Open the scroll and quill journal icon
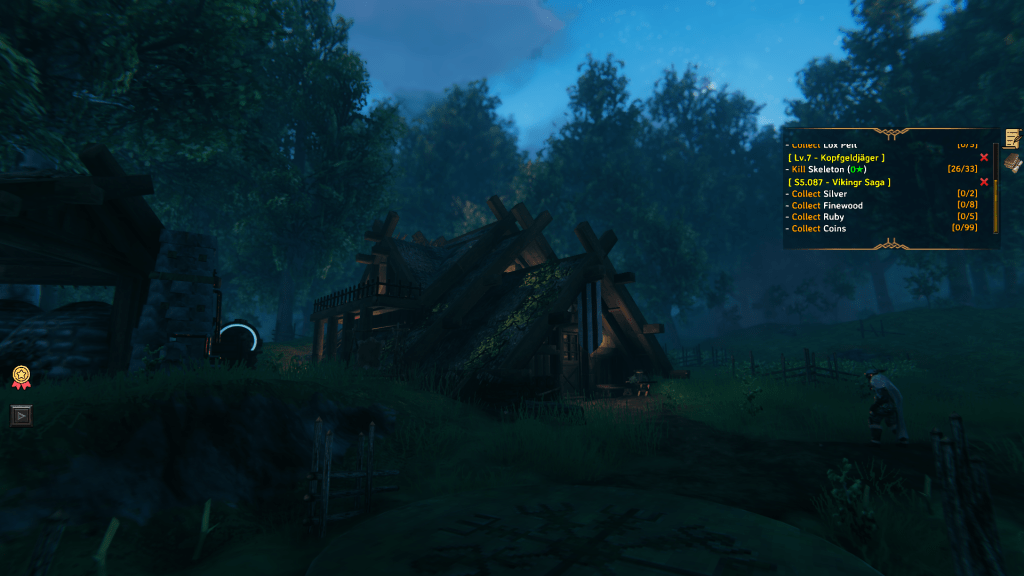Viewport: 1024px width, 576px height. (1013, 138)
